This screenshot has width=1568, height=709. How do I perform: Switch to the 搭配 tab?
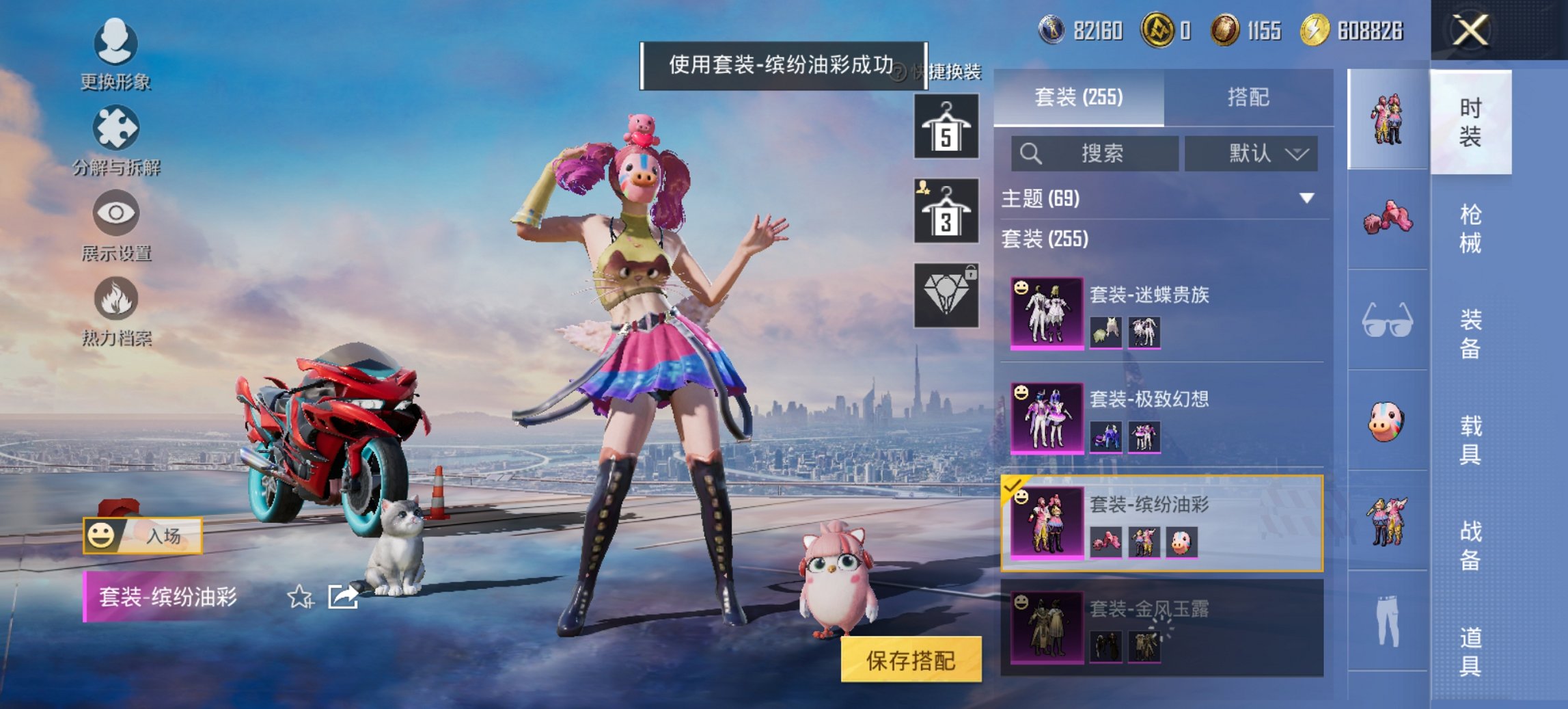(x=1252, y=96)
